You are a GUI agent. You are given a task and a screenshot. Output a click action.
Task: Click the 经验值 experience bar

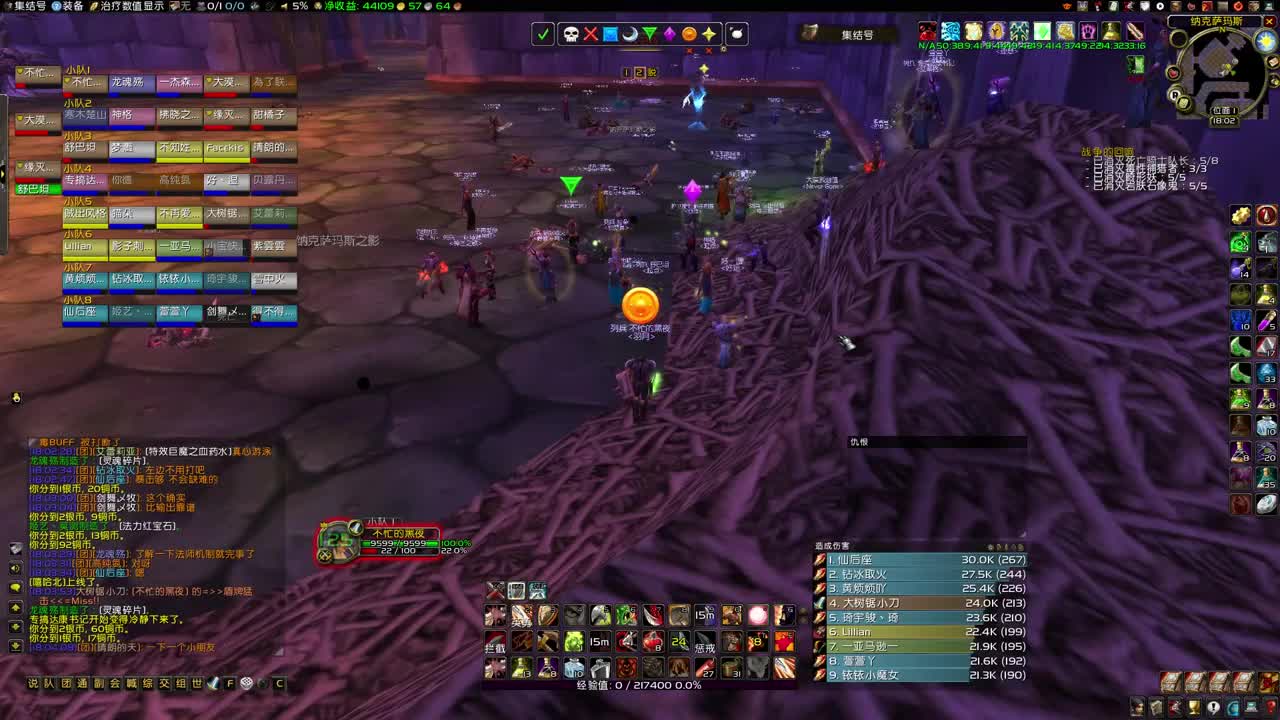tap(640, 686)
